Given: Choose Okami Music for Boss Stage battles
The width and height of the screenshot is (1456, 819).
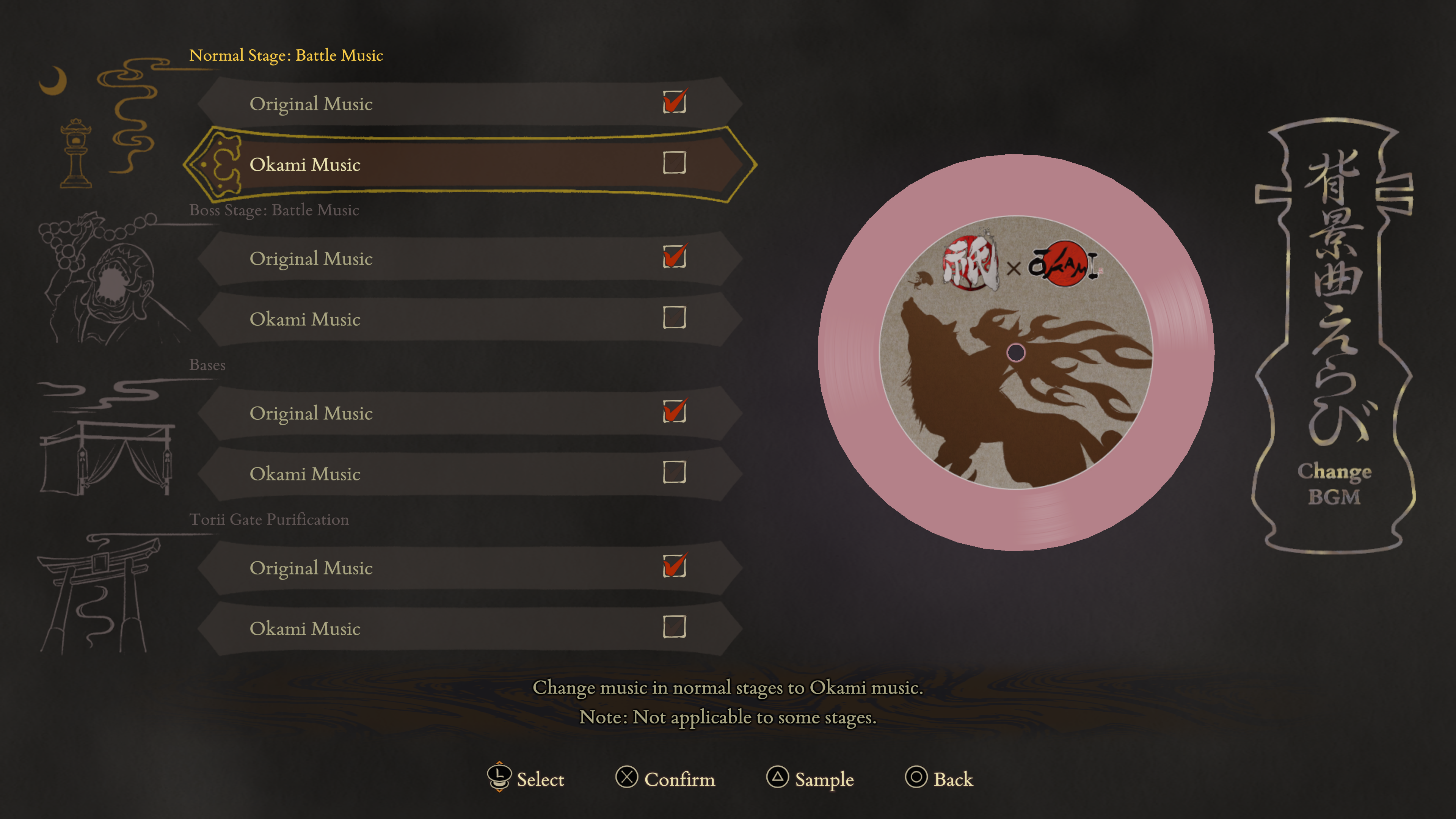Looking at the screenshot, I should (305, 319).
